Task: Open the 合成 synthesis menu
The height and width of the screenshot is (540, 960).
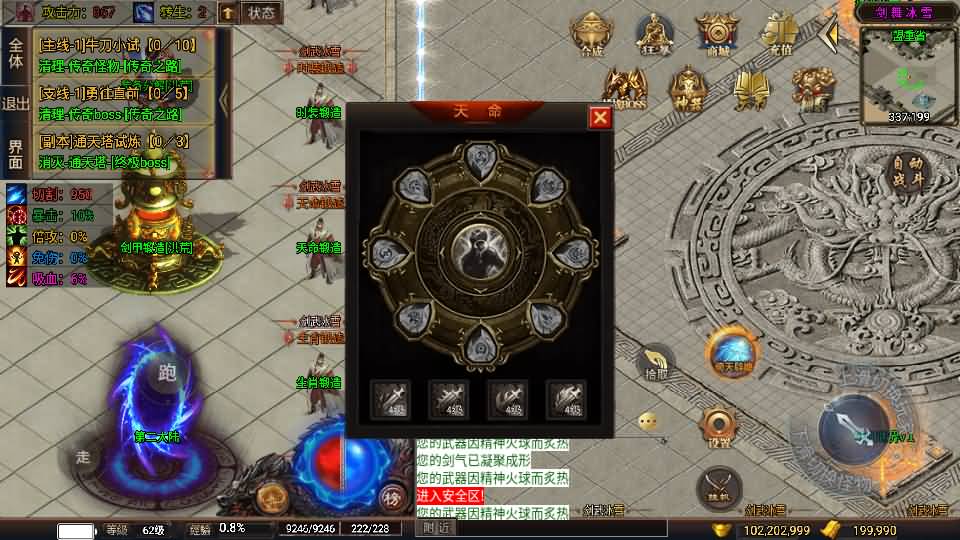Action: point(592,35)
